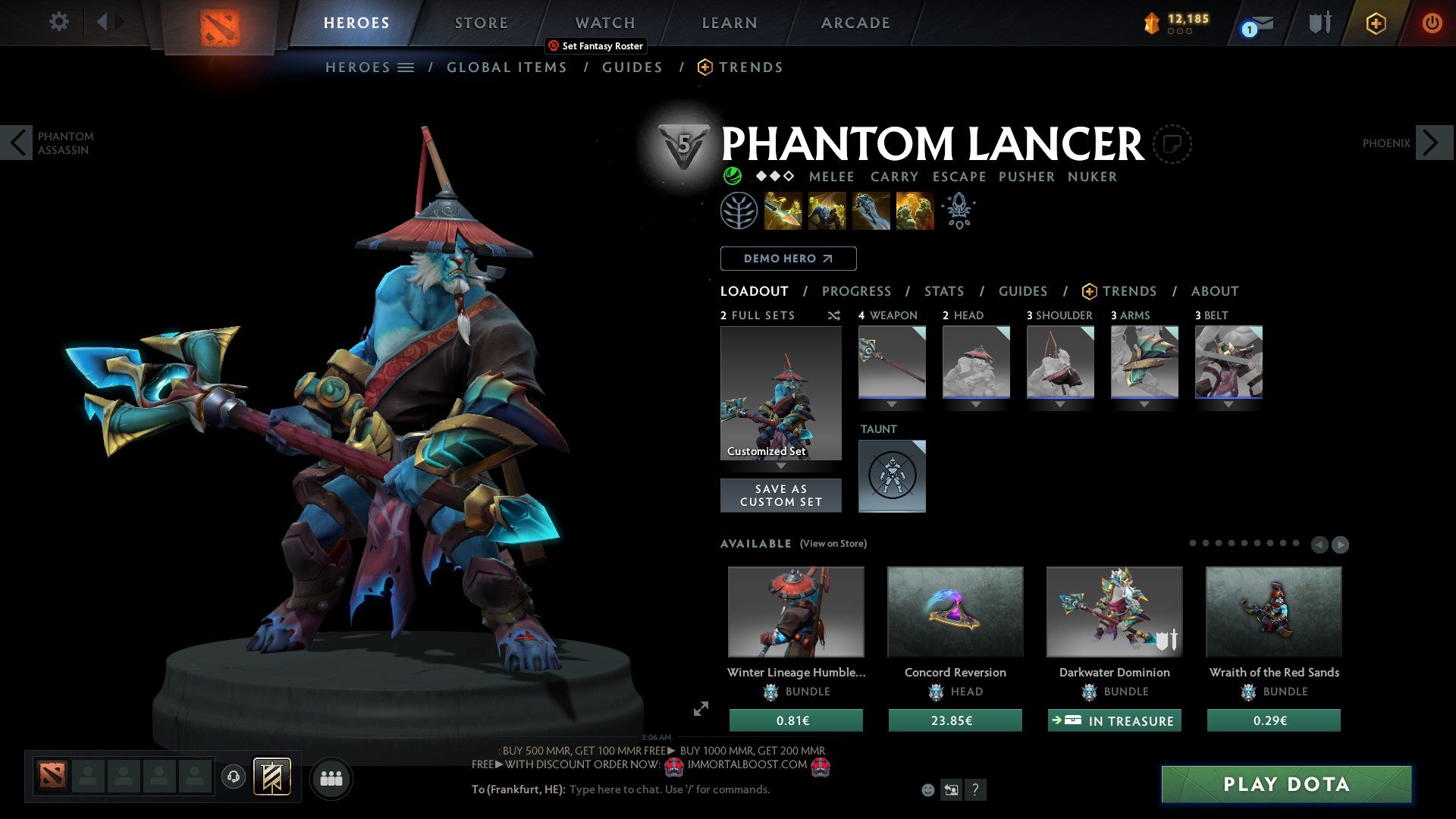1456x819 pixels.
Task: Switch to the STATS tab
Action: point(943,291)
